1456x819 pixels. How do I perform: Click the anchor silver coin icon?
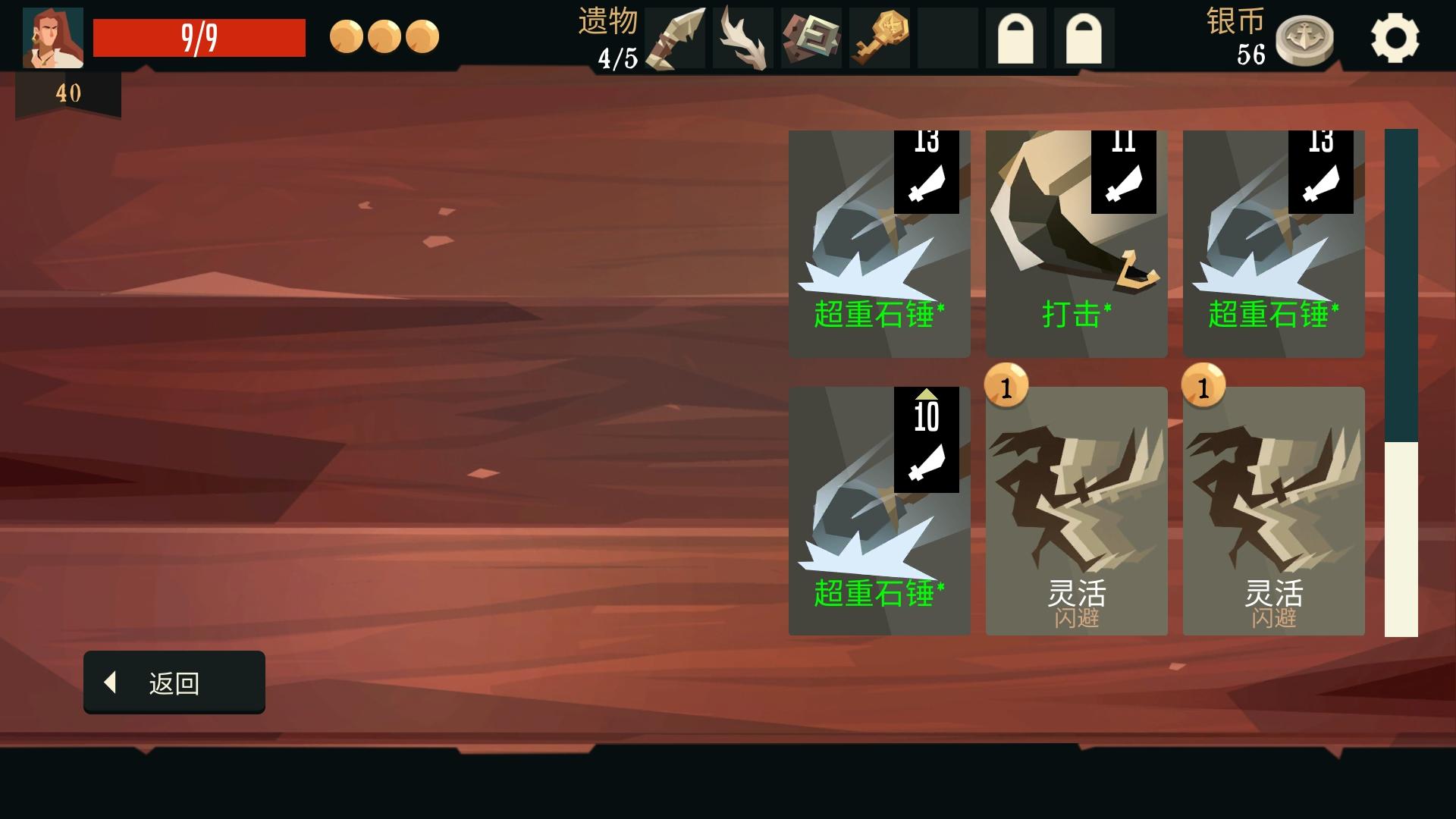[x=1306, y=38]
